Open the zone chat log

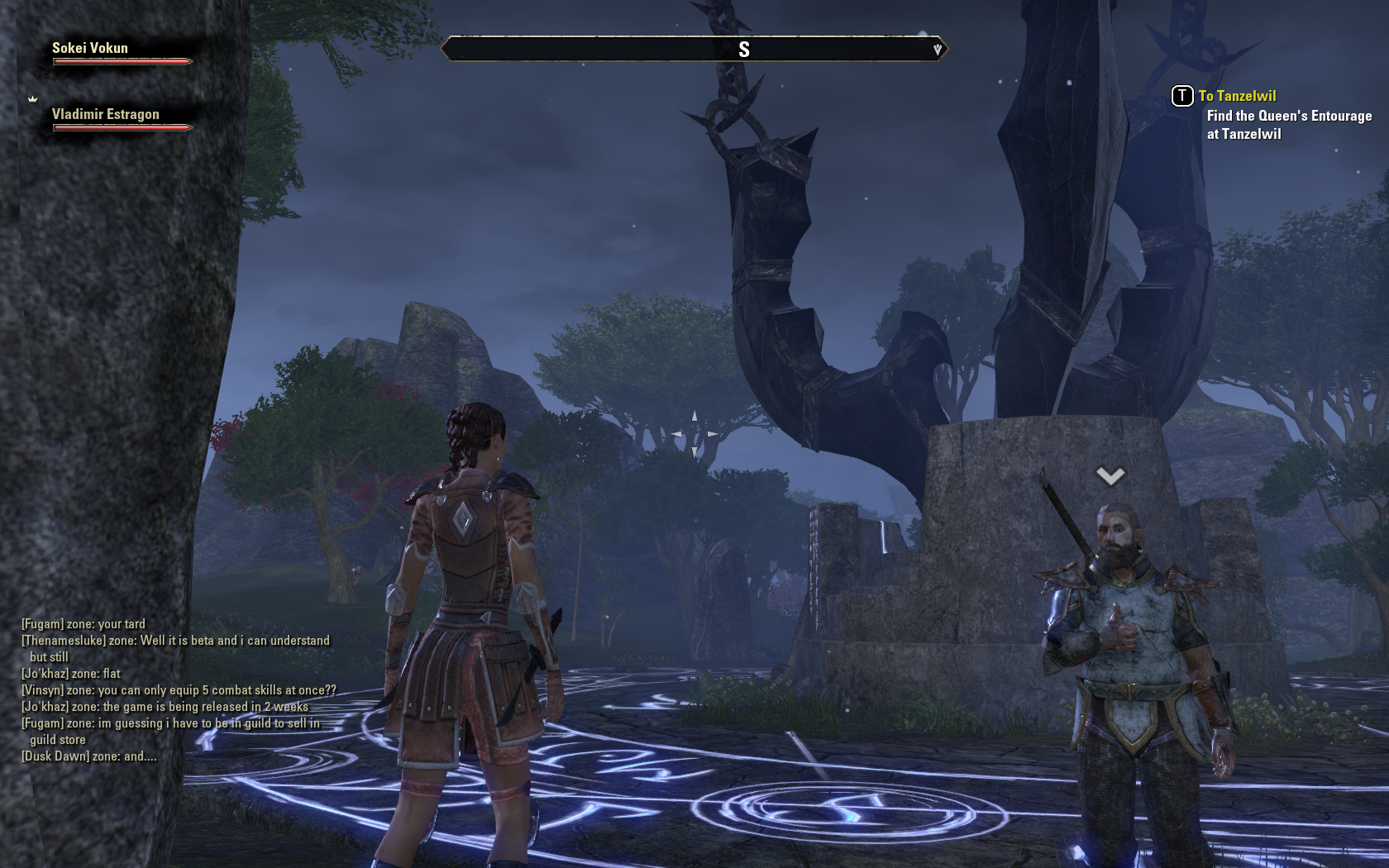point(178,689)
